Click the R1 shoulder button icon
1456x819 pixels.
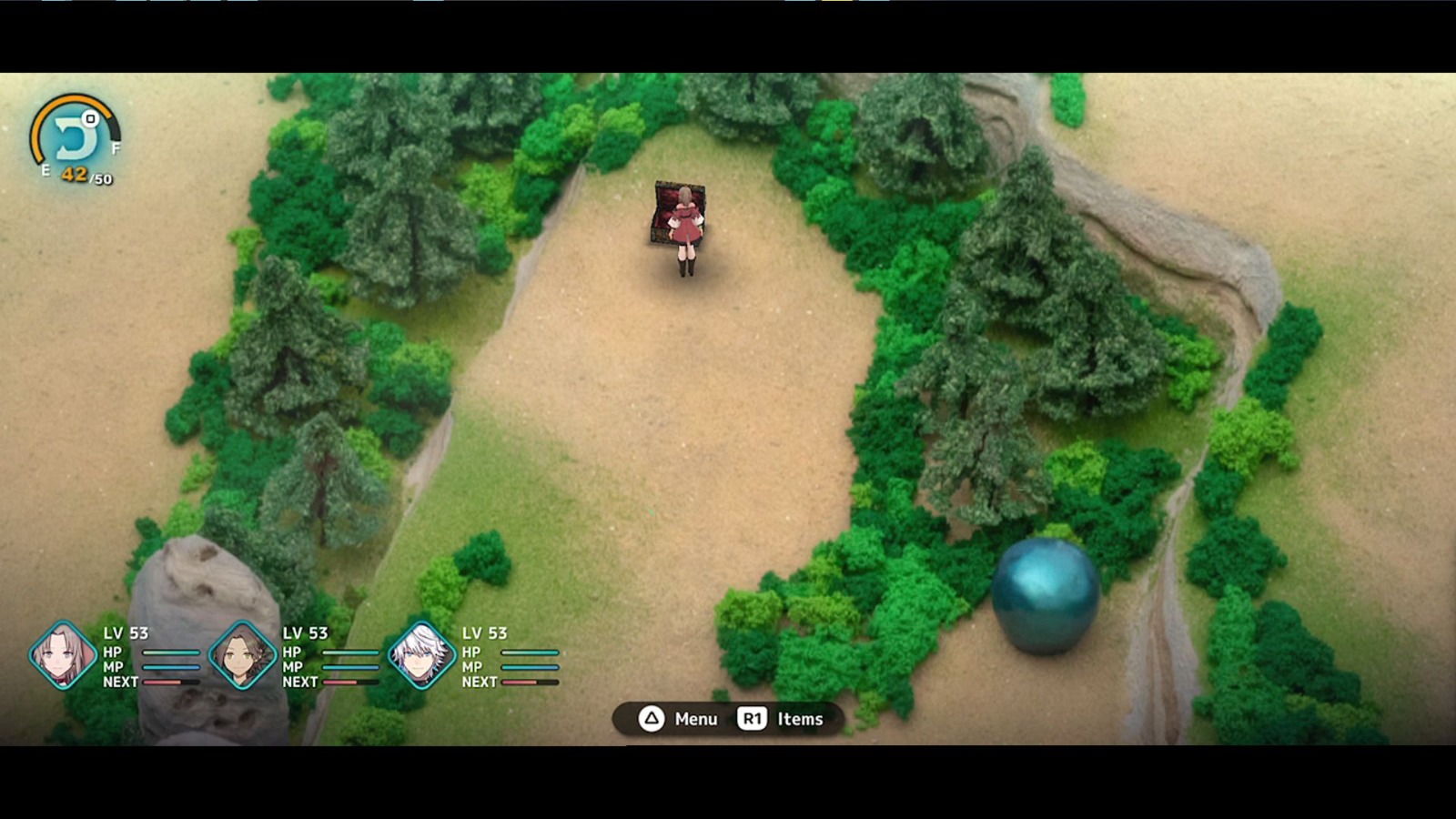[753, 719]
